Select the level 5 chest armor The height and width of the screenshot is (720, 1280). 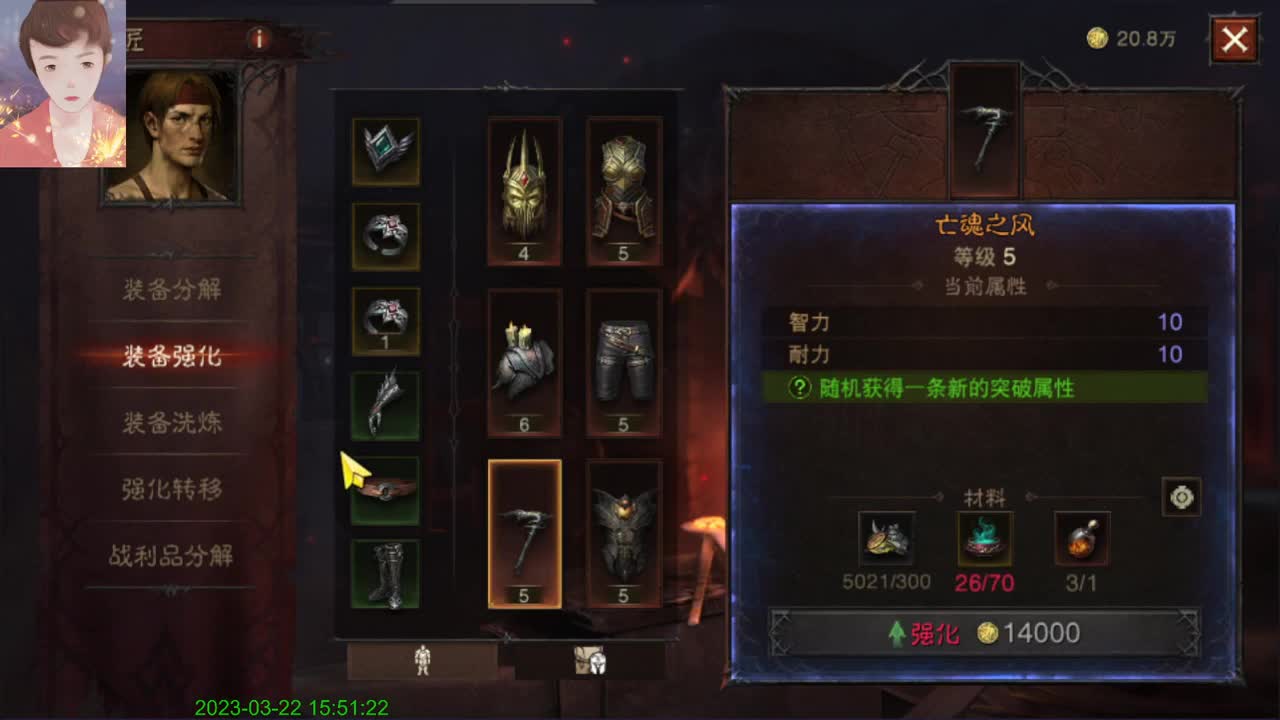point(625,190)
